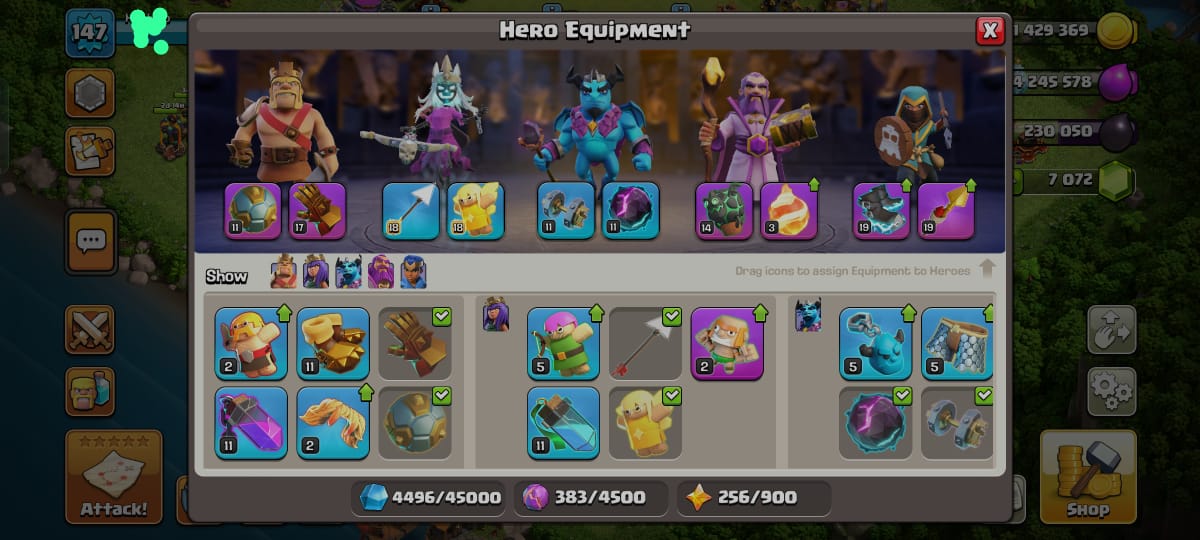
Task: Select the level 2 purple Giant equipment
Action: (x=727, y=343)
